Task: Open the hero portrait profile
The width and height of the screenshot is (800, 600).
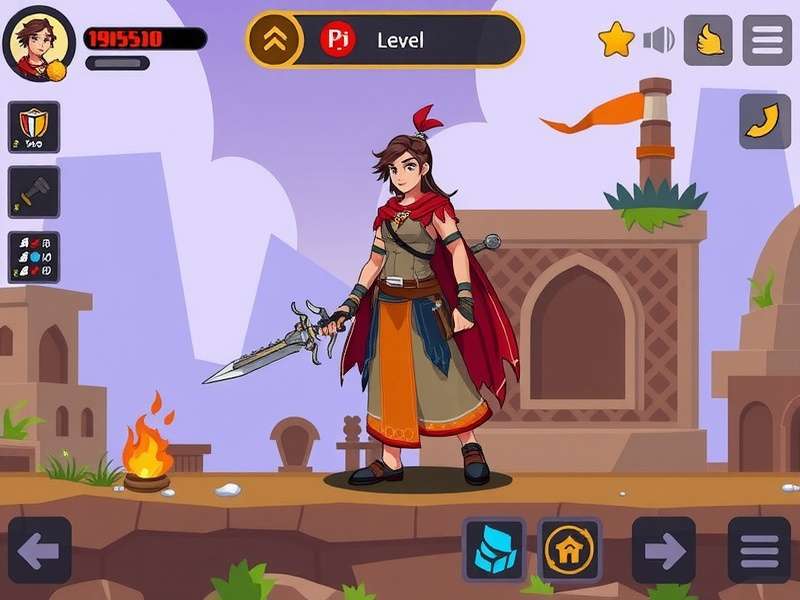Action: pos(39,43)
